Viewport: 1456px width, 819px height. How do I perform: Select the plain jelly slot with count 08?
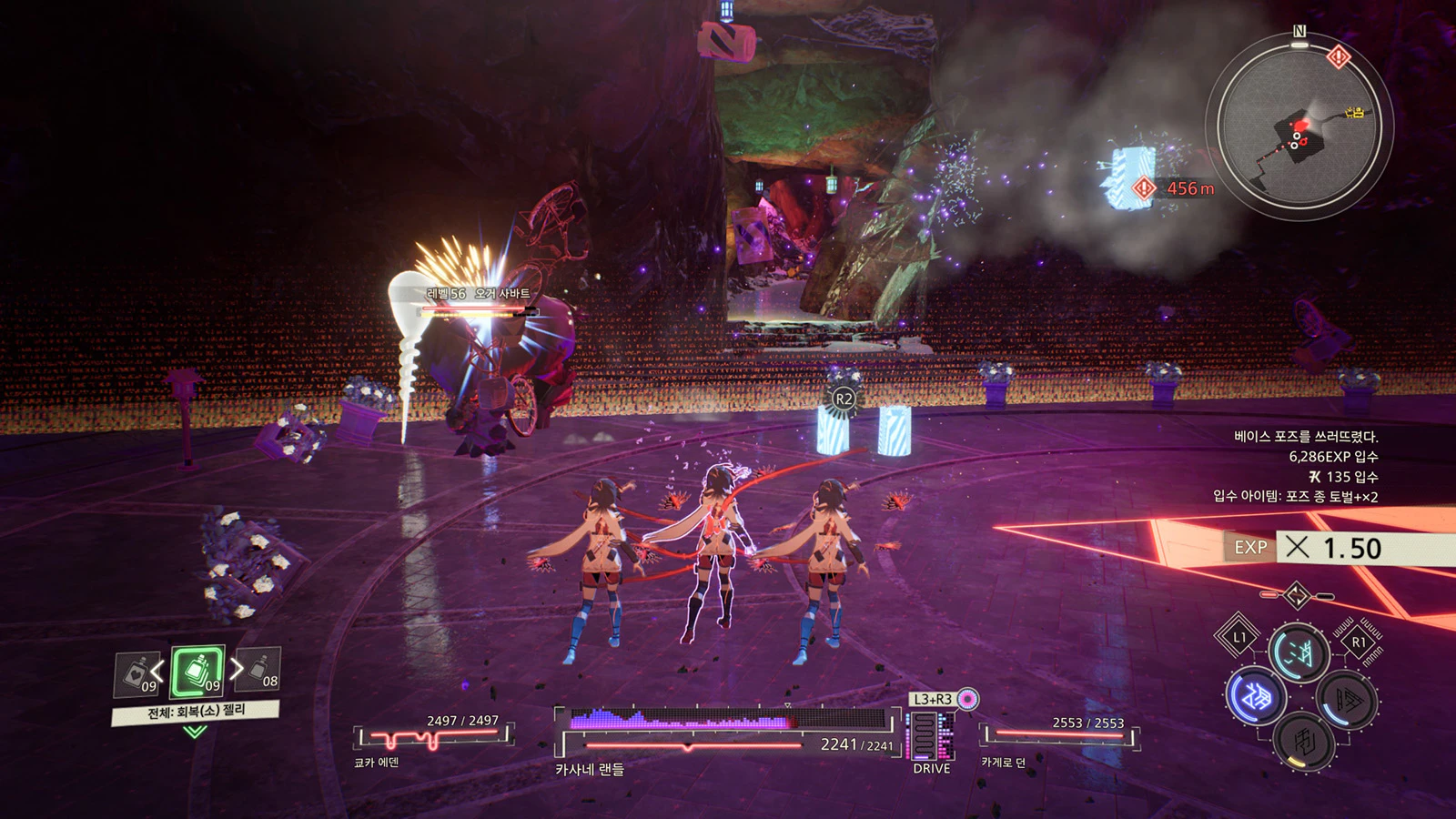coord(259,670)
